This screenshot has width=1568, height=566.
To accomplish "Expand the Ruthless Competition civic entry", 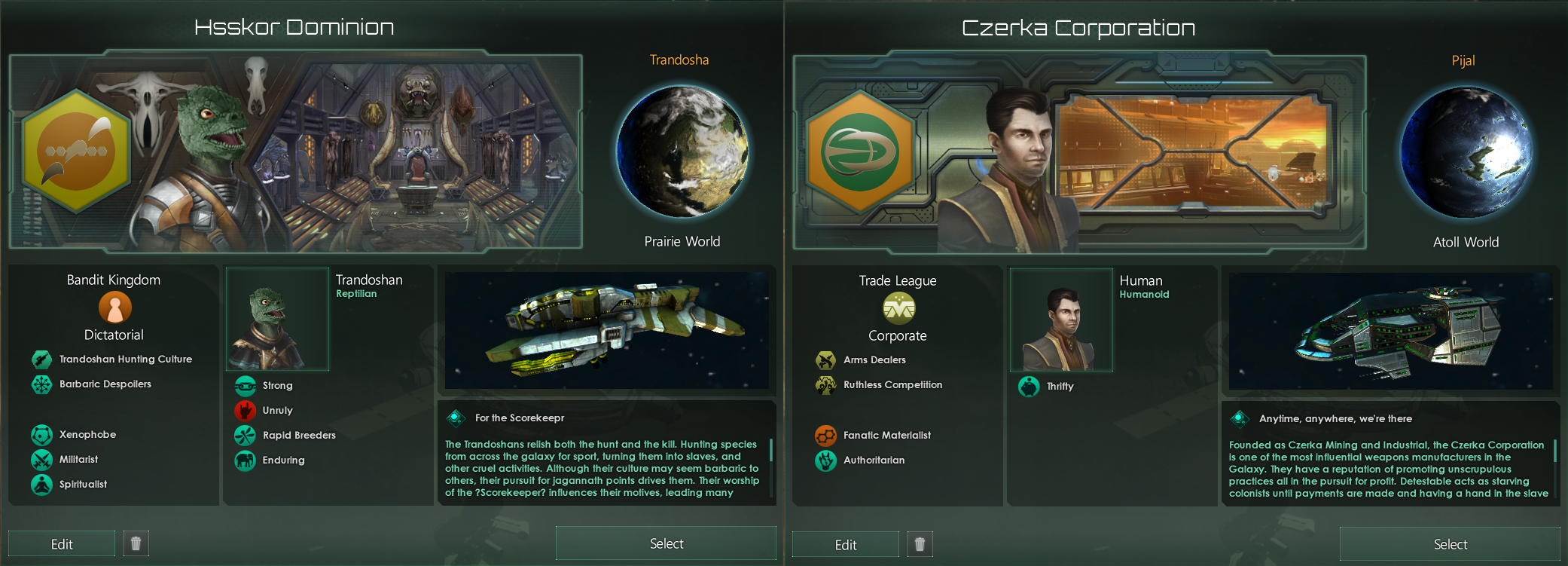I will coord(824,385).
